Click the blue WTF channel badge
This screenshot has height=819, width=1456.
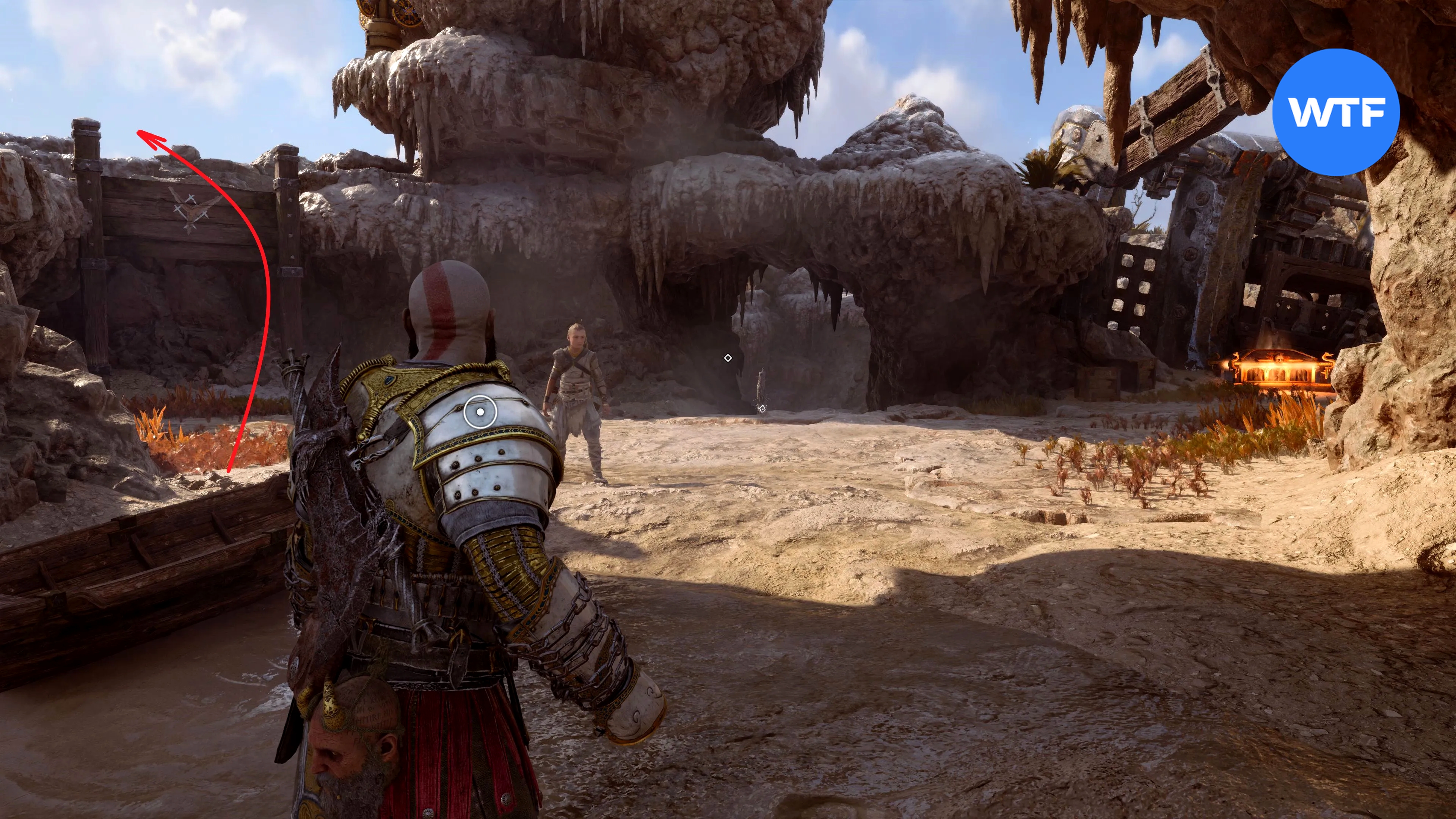(1336, 113)
